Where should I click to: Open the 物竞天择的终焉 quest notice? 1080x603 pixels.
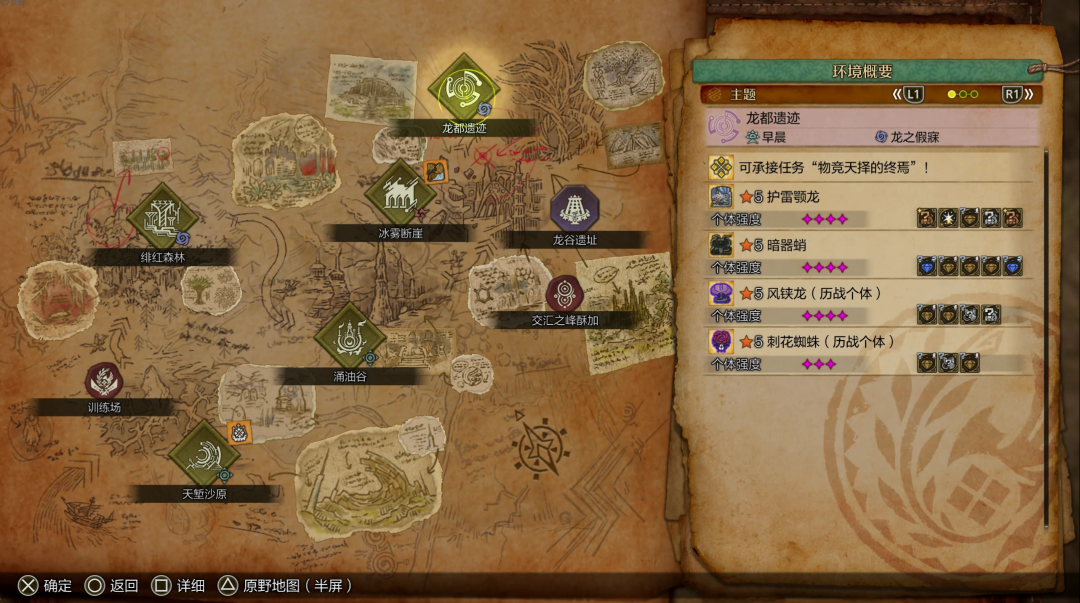click(868, 167)
